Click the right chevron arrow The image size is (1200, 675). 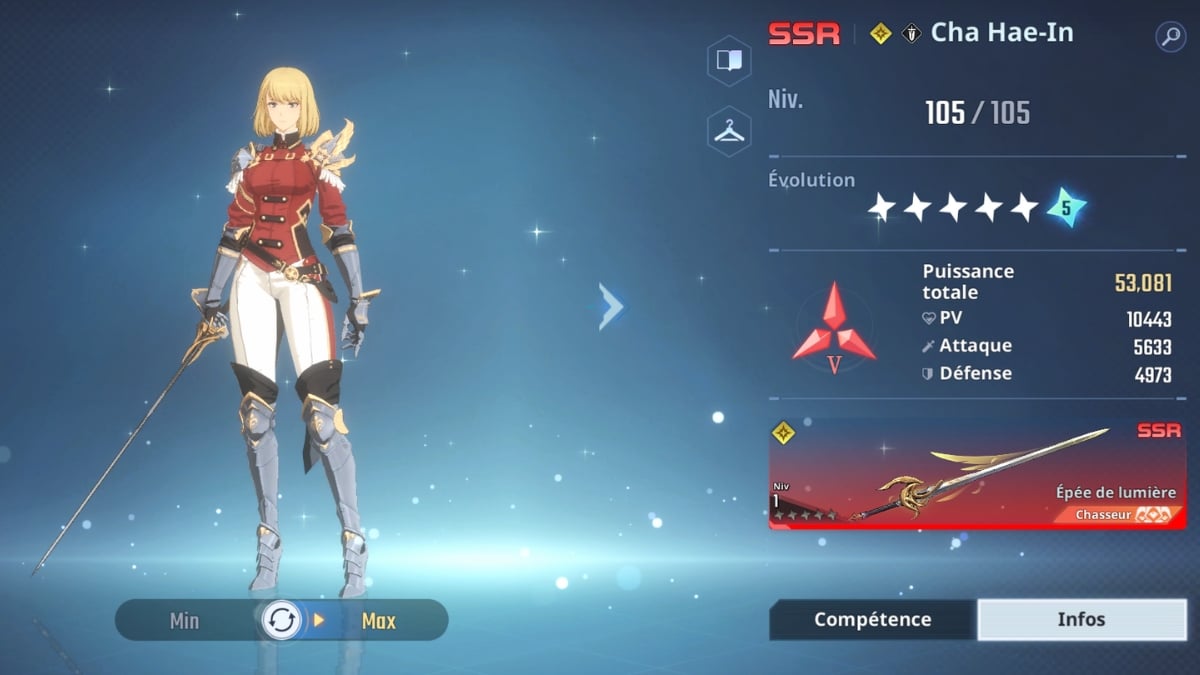coord(611,306)
